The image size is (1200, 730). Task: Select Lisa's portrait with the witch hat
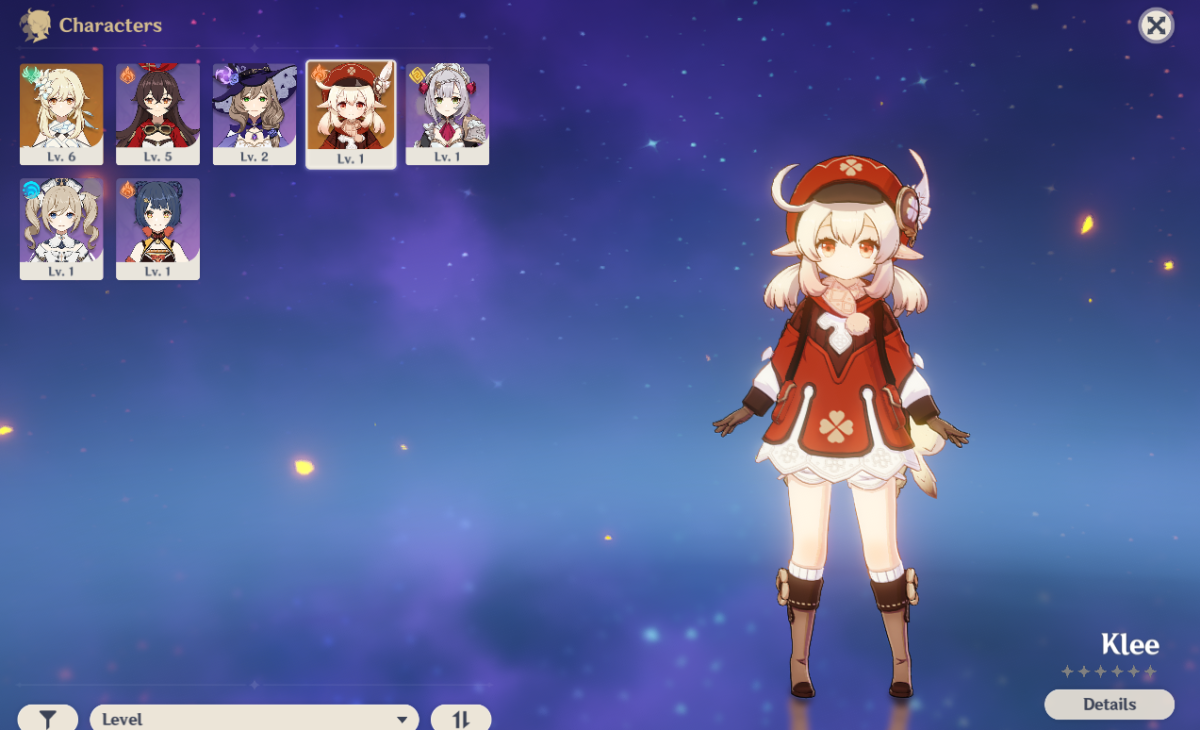tap(254, 114)
